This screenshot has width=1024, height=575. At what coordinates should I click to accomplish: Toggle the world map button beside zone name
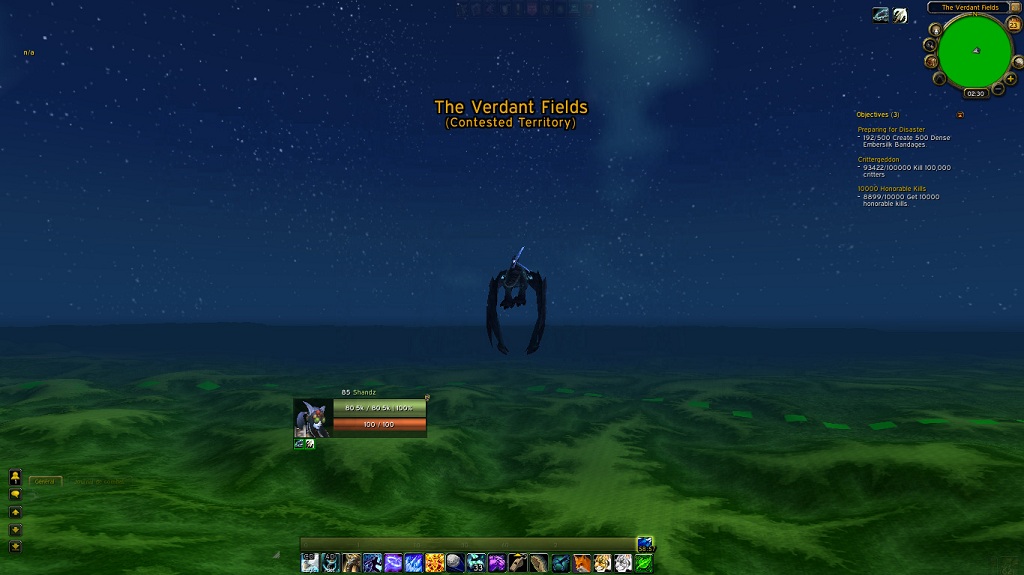point(1016,8)
